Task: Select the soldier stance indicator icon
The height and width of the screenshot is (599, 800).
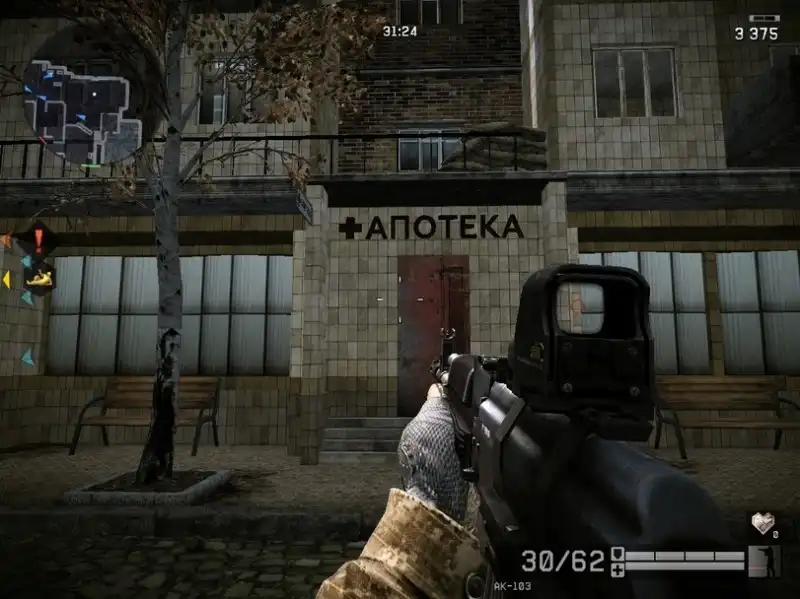Action: 763,560
